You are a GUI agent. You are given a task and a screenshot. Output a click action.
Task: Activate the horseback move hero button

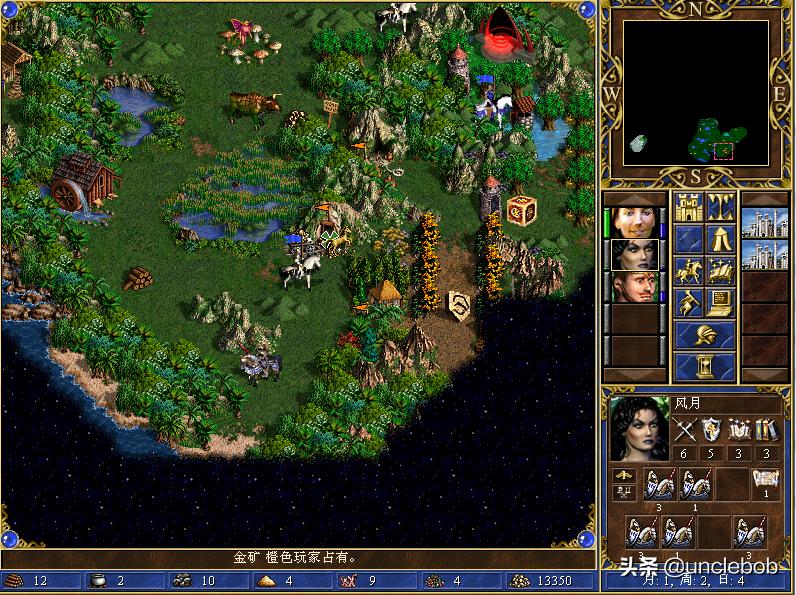tap(689, 270)
